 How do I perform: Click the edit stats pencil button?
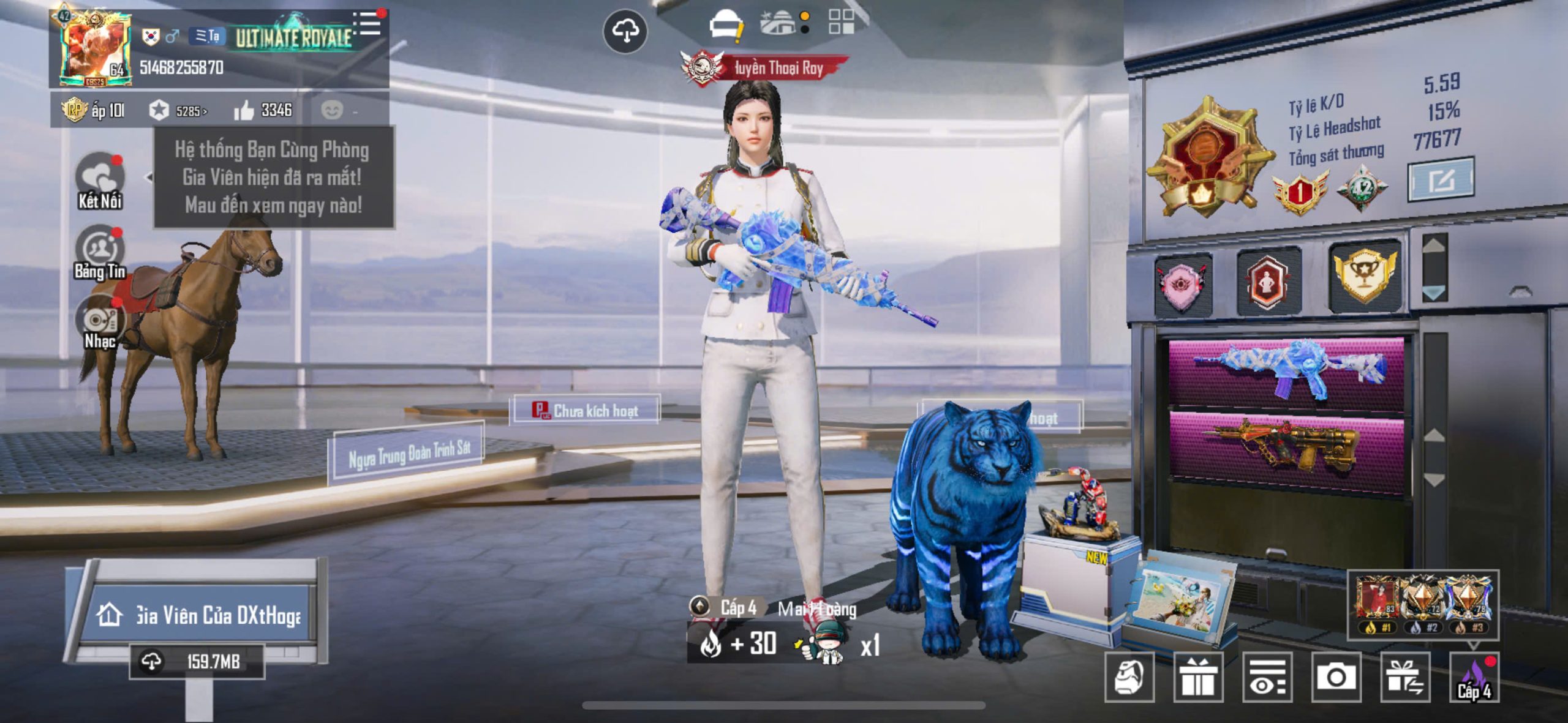1441,180
